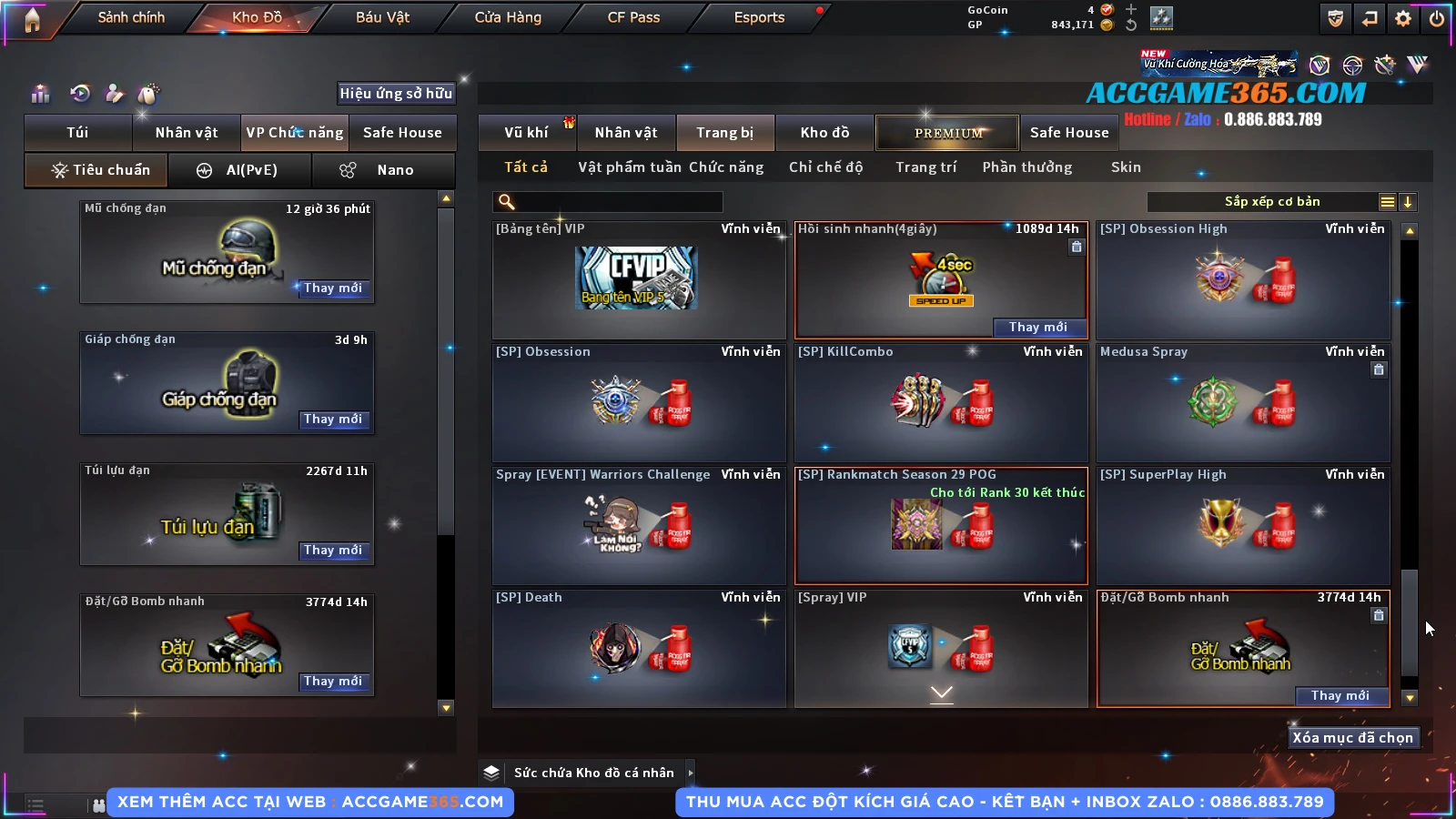
Task: Open Hiệu ứng sở hữu button
Action: click(396, 93)
